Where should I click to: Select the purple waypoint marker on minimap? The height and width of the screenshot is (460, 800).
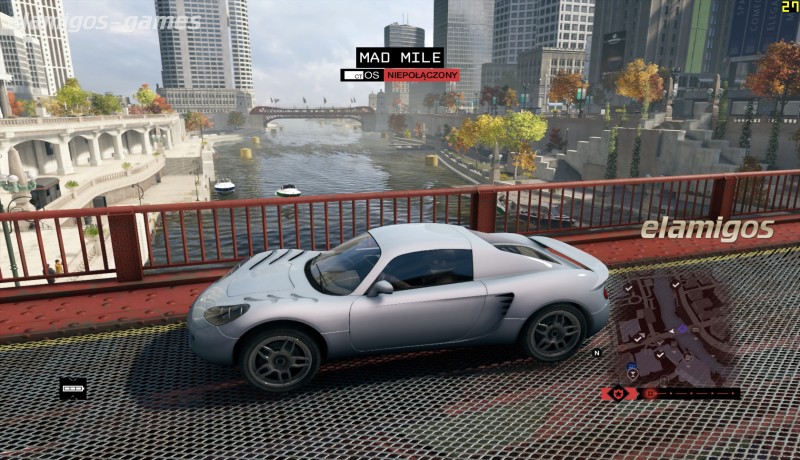(x=683, y=328)
